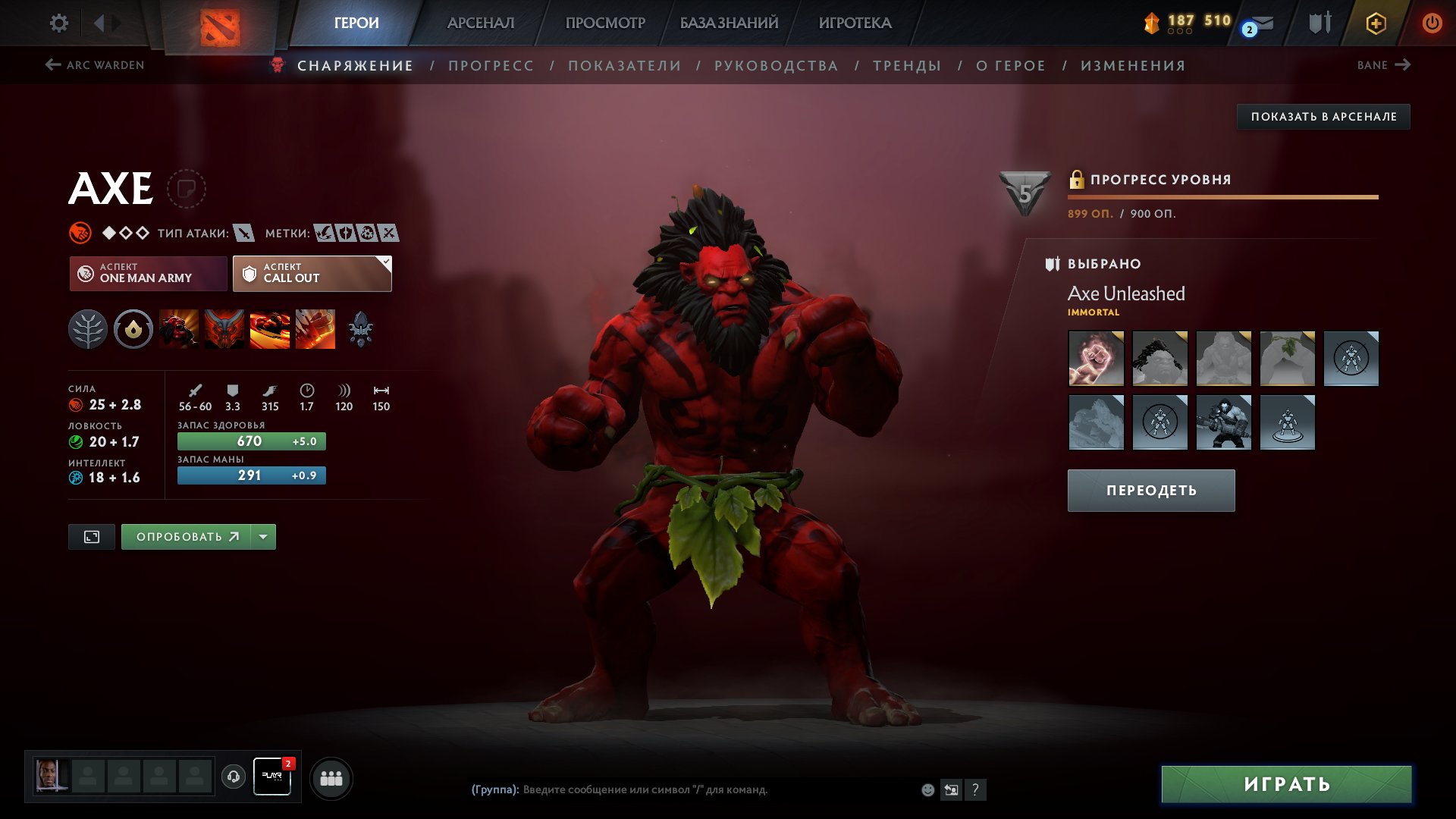Select the ONE MAN ARMY aspect
The width and height of the screenshot is (1456, 819).
coord(149,273)
